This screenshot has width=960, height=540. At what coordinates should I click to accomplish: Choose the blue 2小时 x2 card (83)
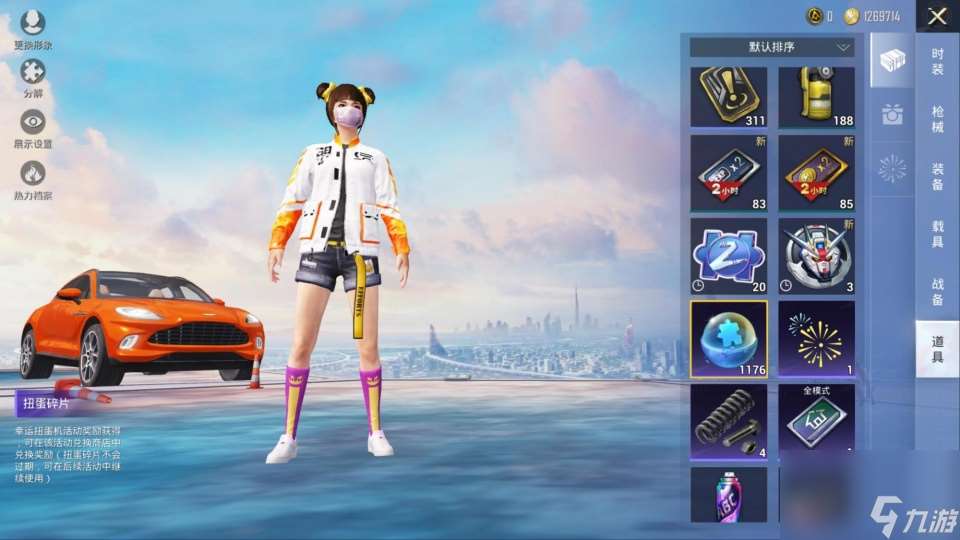[729, 173]
